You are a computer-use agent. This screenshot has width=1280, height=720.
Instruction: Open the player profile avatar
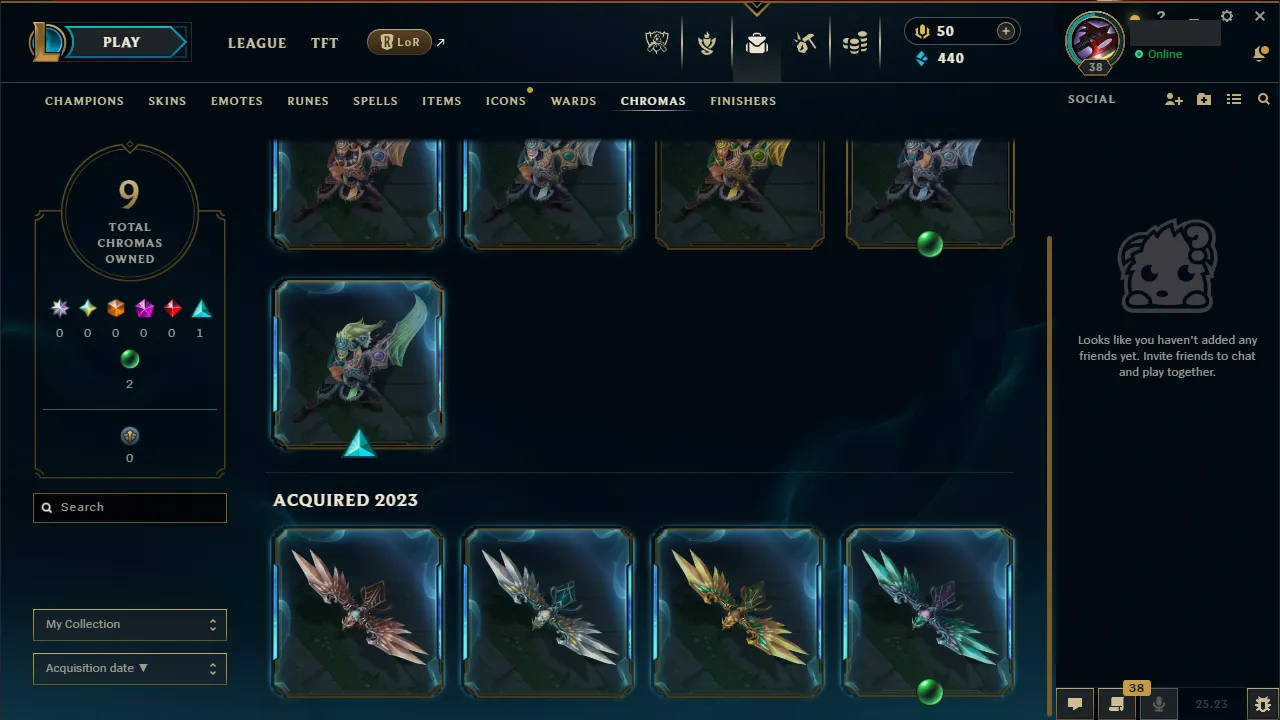click(x=1096, y=40)
